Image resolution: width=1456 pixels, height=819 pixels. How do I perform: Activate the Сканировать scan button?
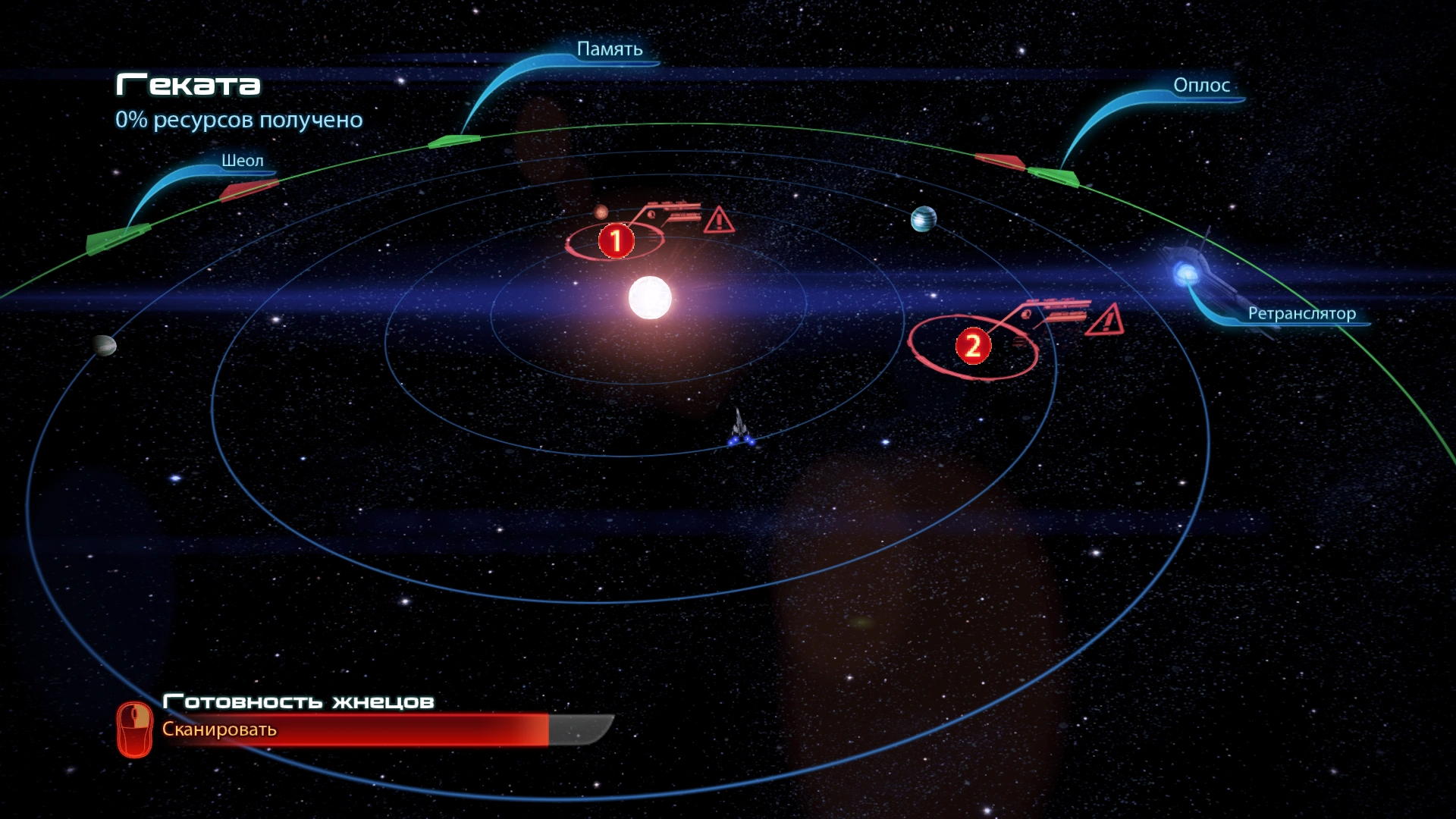(x=219, y=730)
